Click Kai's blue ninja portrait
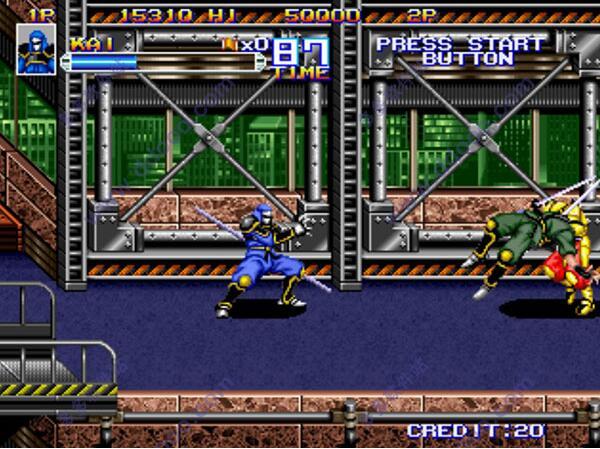The width and height of the screenshot is (600, 449). tap(37, 50)
